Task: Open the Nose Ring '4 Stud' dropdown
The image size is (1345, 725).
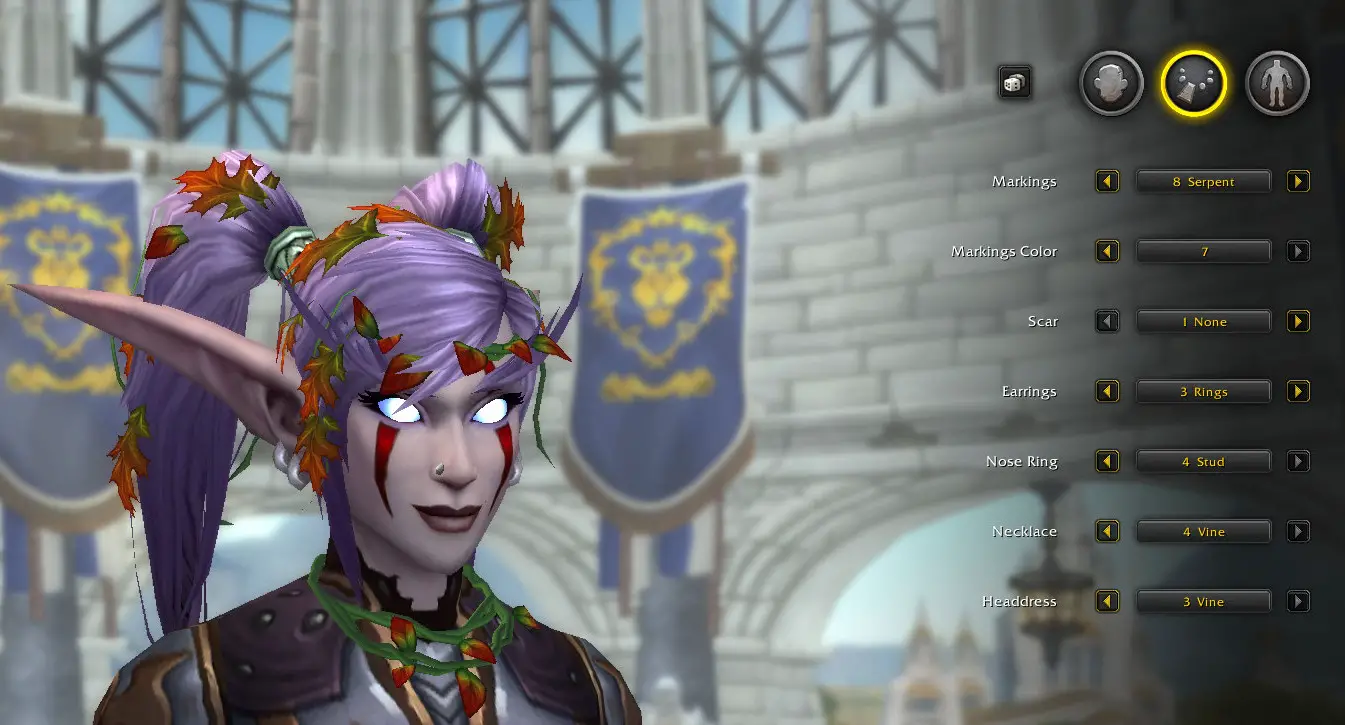Action: click(1203, 462)
